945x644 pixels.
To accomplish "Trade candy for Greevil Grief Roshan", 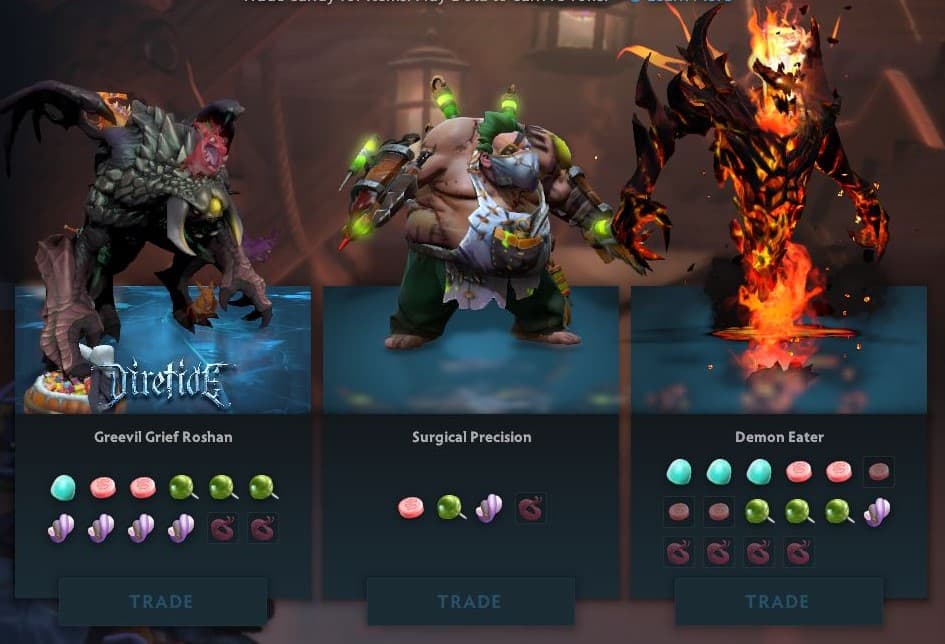I will [162, 602].
